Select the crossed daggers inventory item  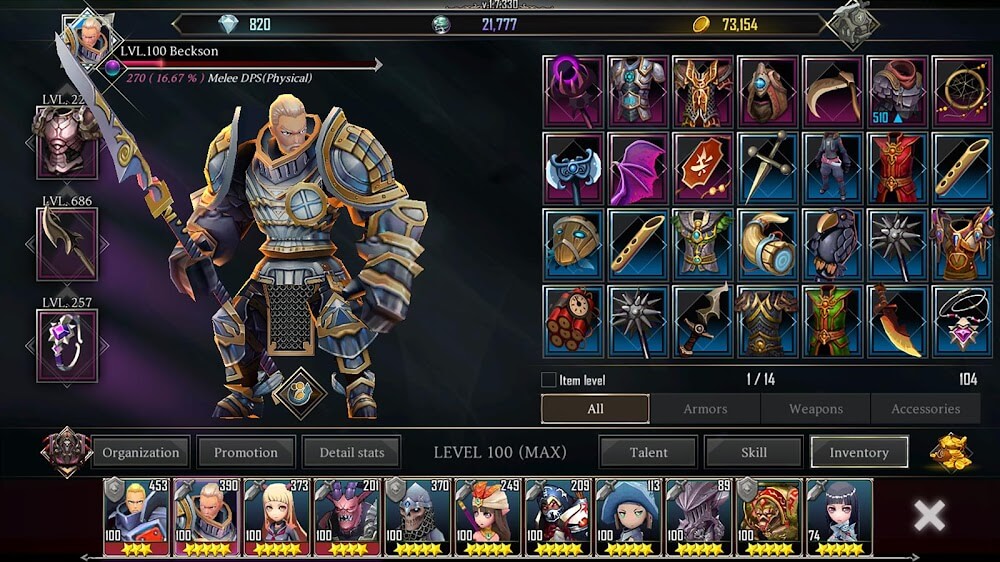pos(767,167)
